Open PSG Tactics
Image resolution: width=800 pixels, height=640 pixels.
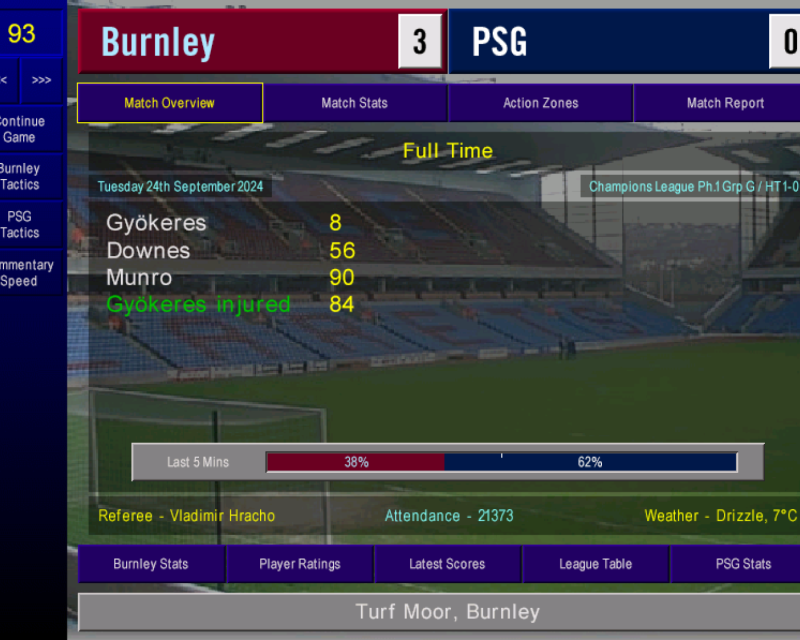pyautogui.click(x=20, y=224)
